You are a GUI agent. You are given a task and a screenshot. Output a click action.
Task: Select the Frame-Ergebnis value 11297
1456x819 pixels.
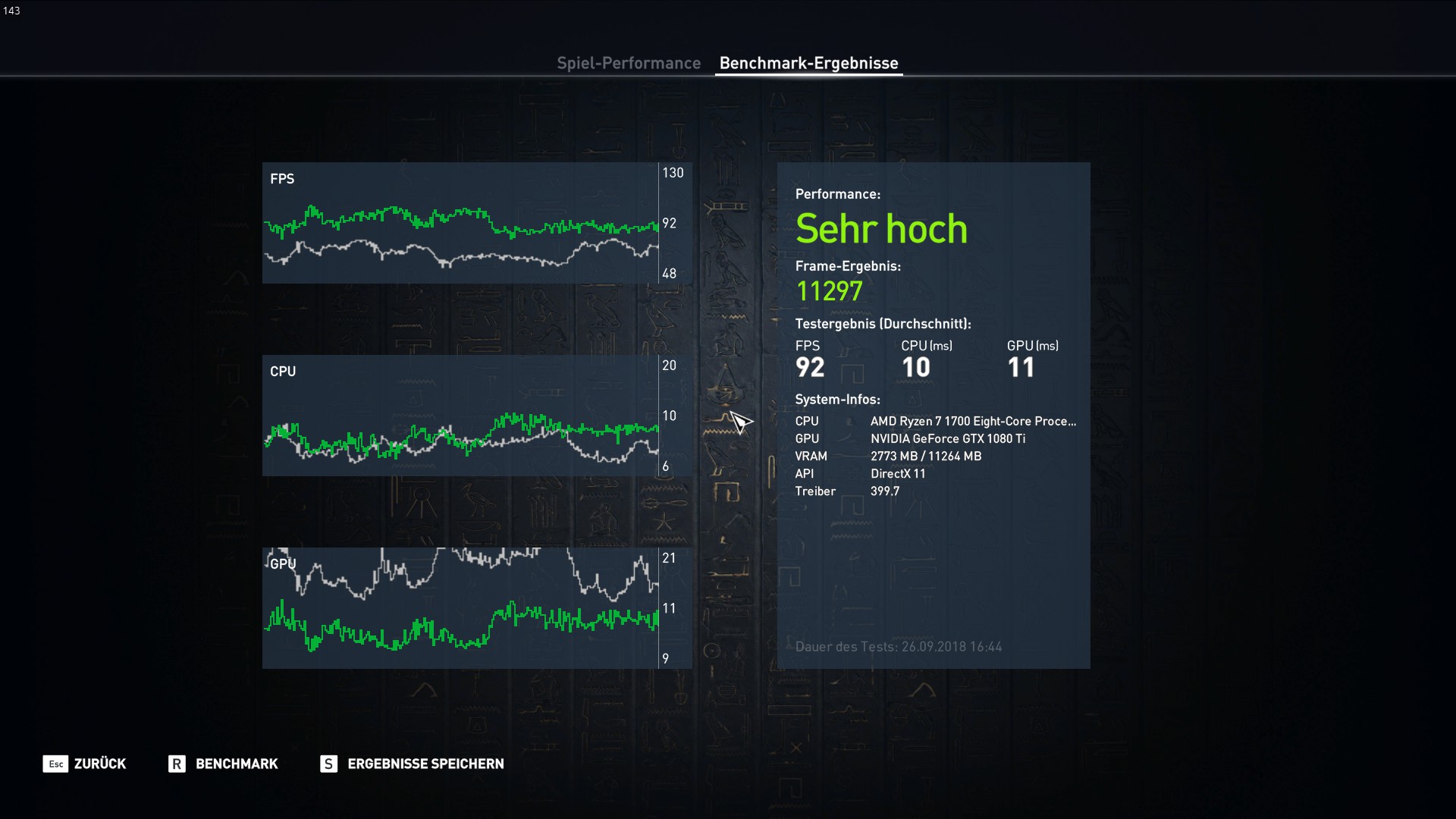(829, 290)
